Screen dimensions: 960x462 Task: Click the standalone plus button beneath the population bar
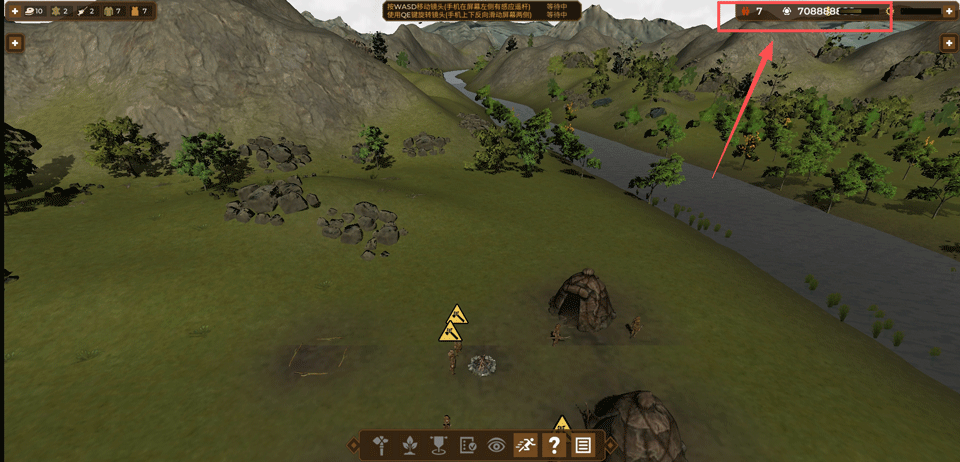click(x=948, y=43)
